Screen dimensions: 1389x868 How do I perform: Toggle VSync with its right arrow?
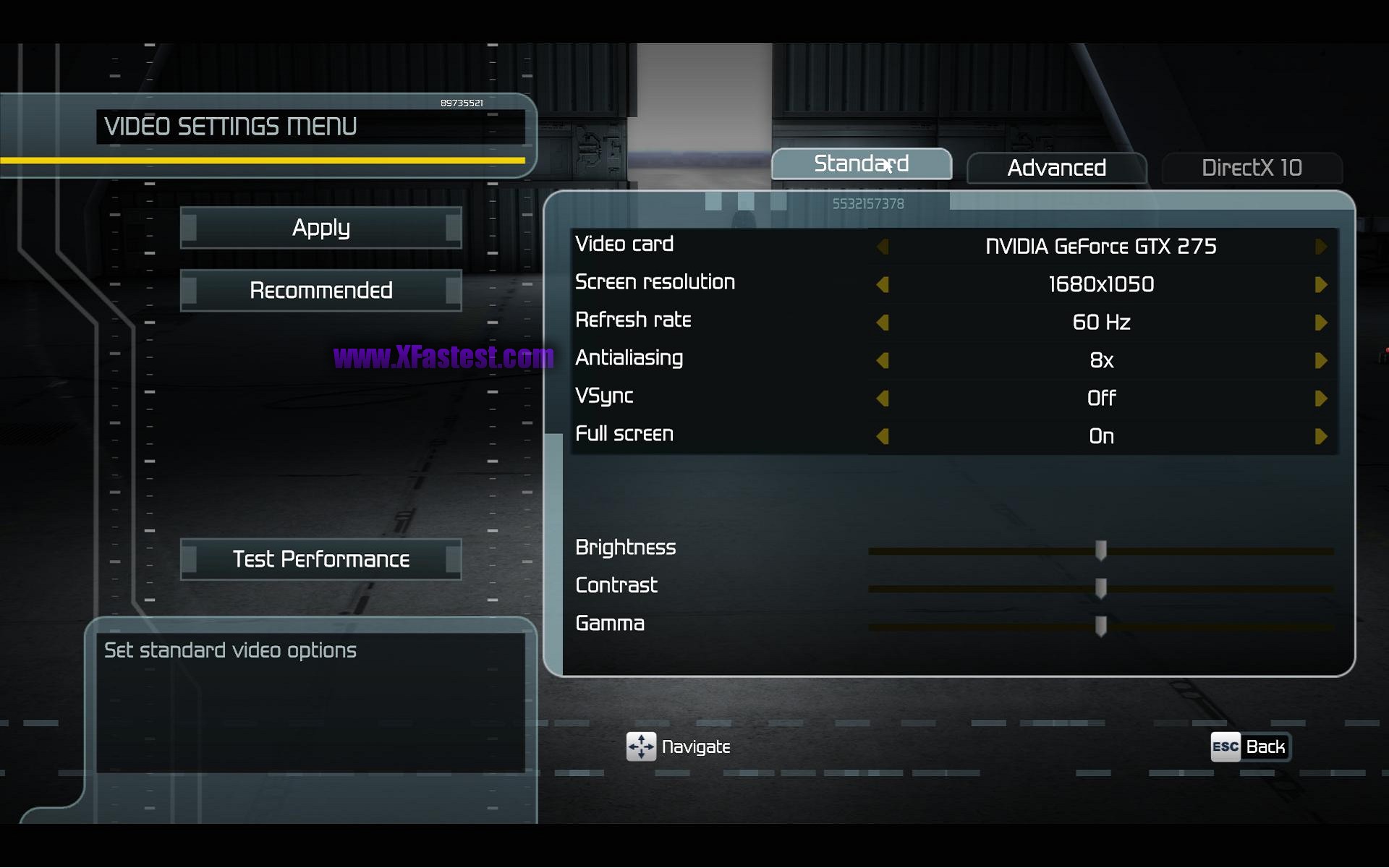[x=1320, y=399]
